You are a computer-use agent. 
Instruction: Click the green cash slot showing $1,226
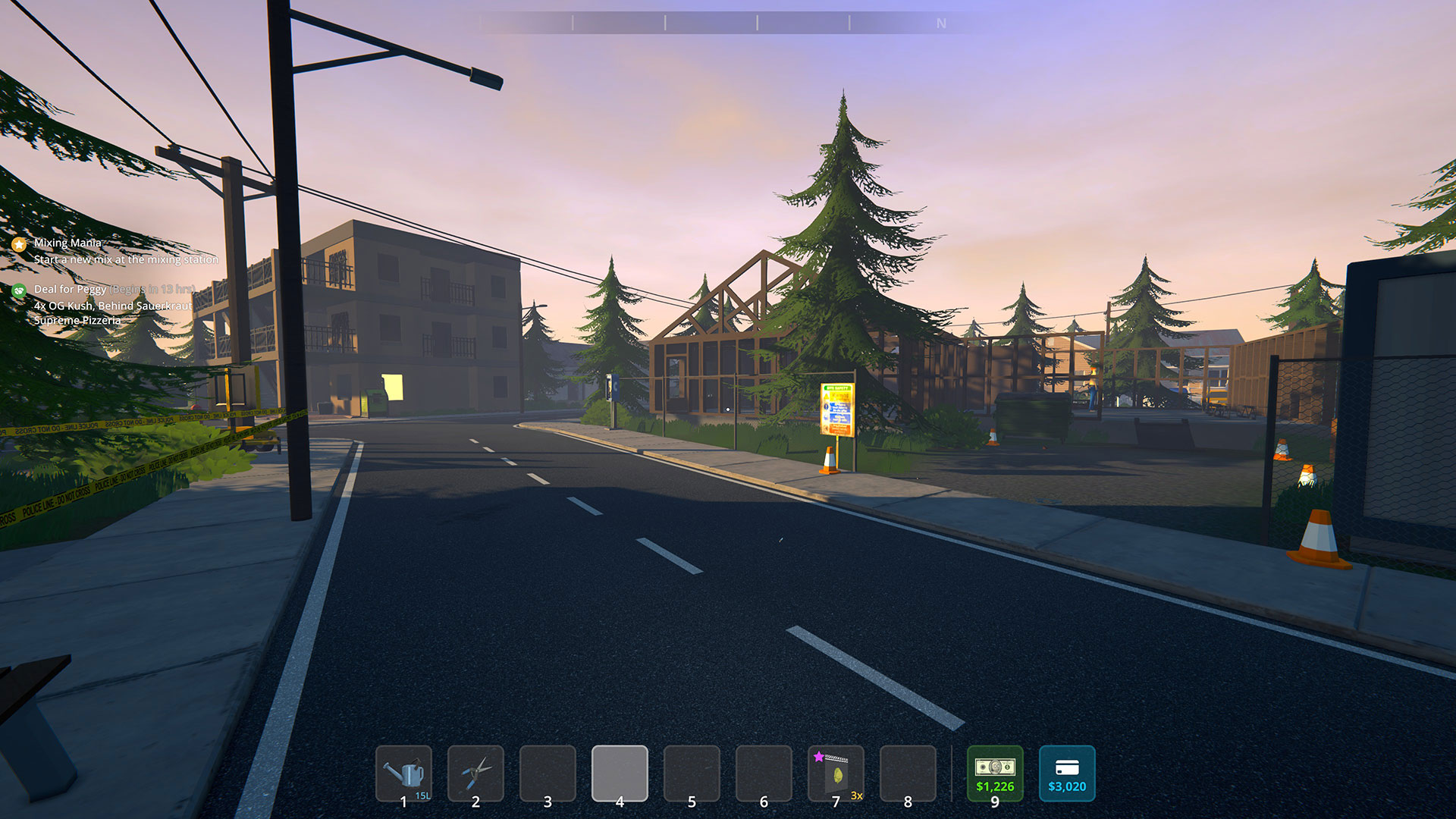coord(995,773)
